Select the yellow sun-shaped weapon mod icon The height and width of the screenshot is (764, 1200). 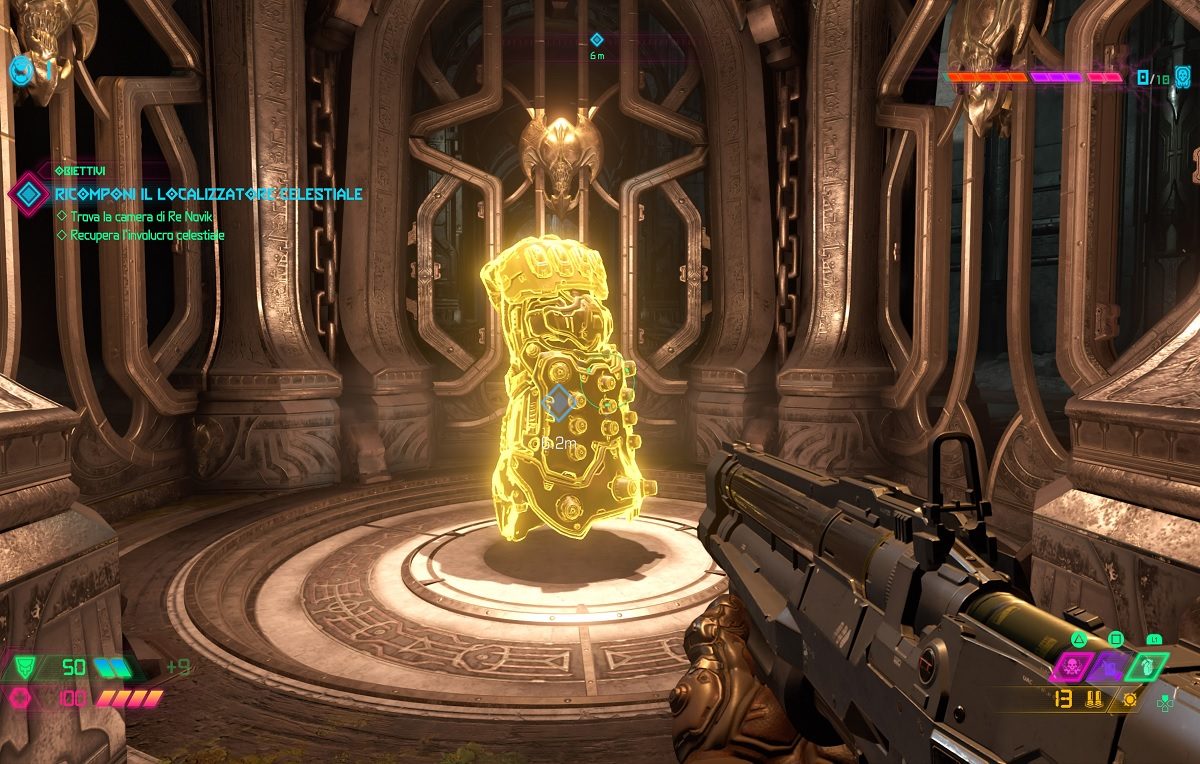(1131, 699)
